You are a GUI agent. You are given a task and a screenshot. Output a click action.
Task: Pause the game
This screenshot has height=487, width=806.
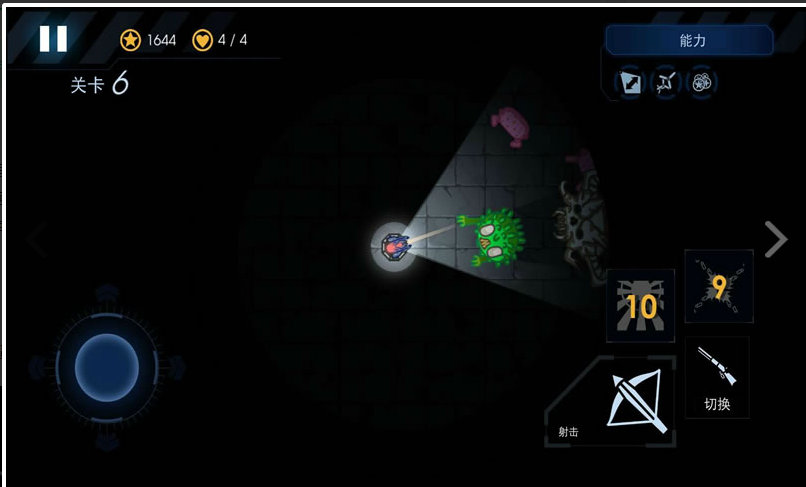pyautogui.click(x=53, y=39)
